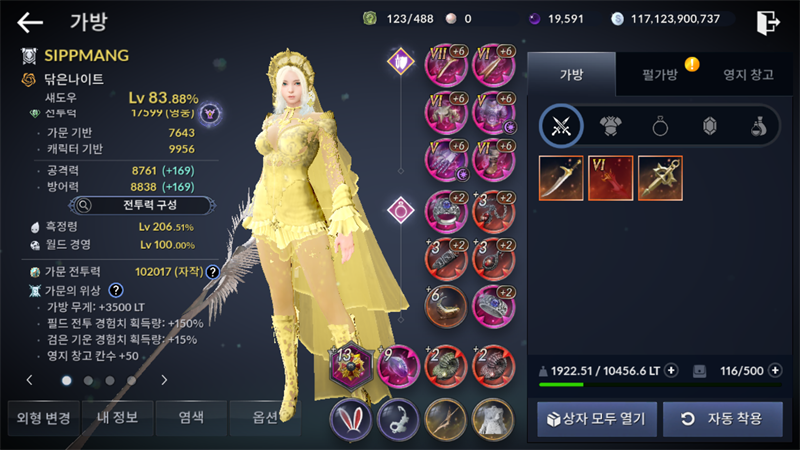Show next stat page arrow
The image size is (800, 450).
pyautogui.click(x=163, y=380)
